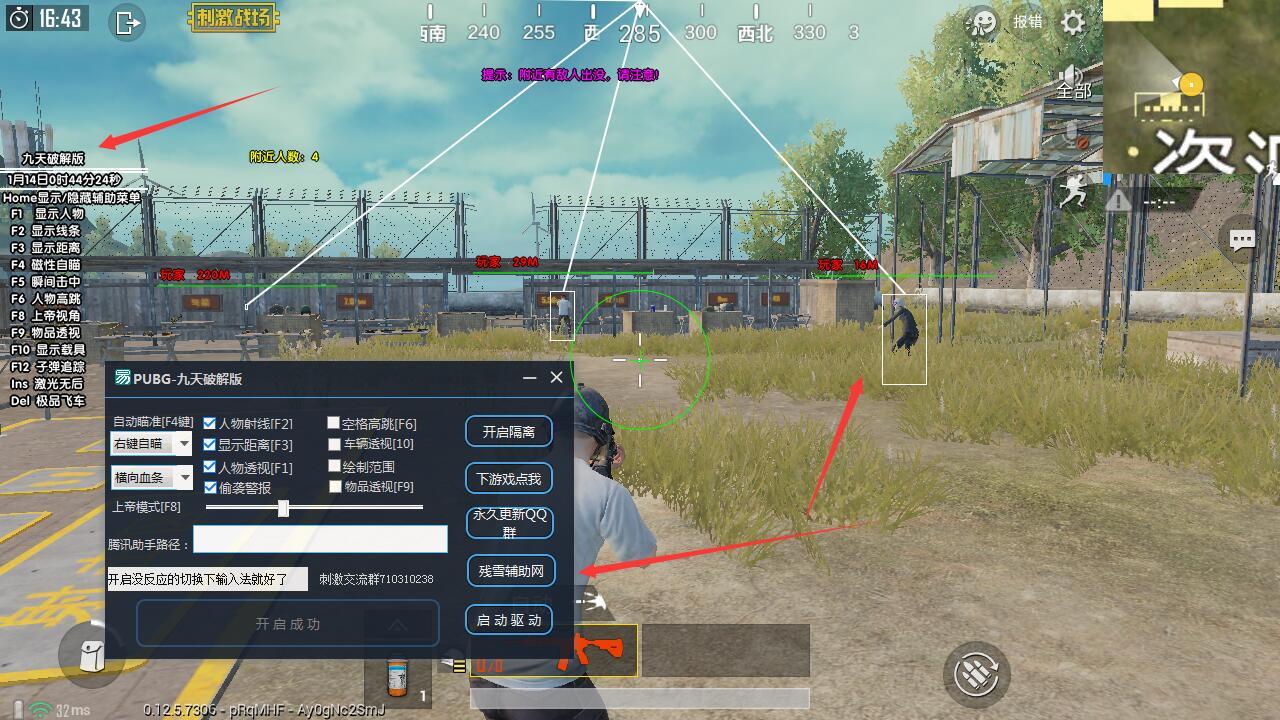The image size is (1280, 720).
Task: Expand the chevron beside 开启成功
Action: click(x=396, y=624)
